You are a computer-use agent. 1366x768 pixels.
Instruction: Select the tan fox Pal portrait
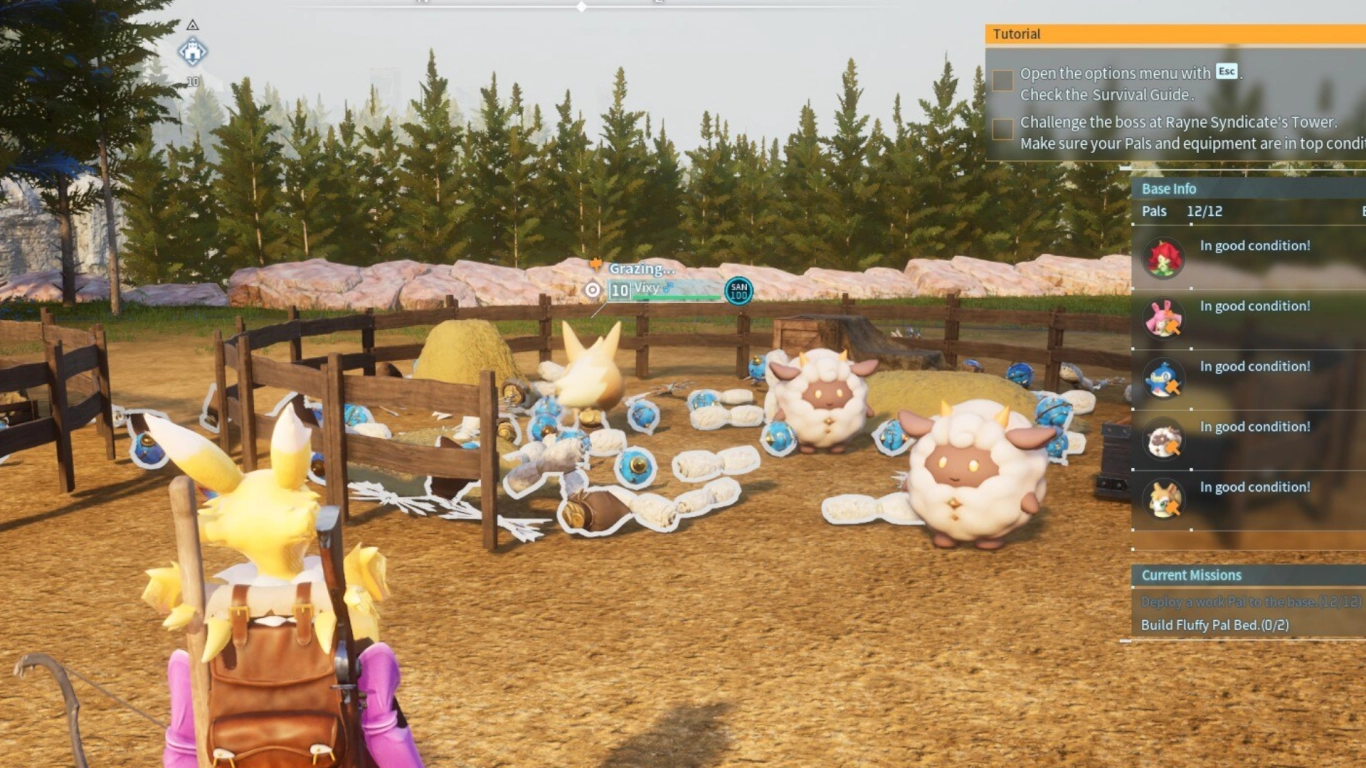tap(1164, 499)
